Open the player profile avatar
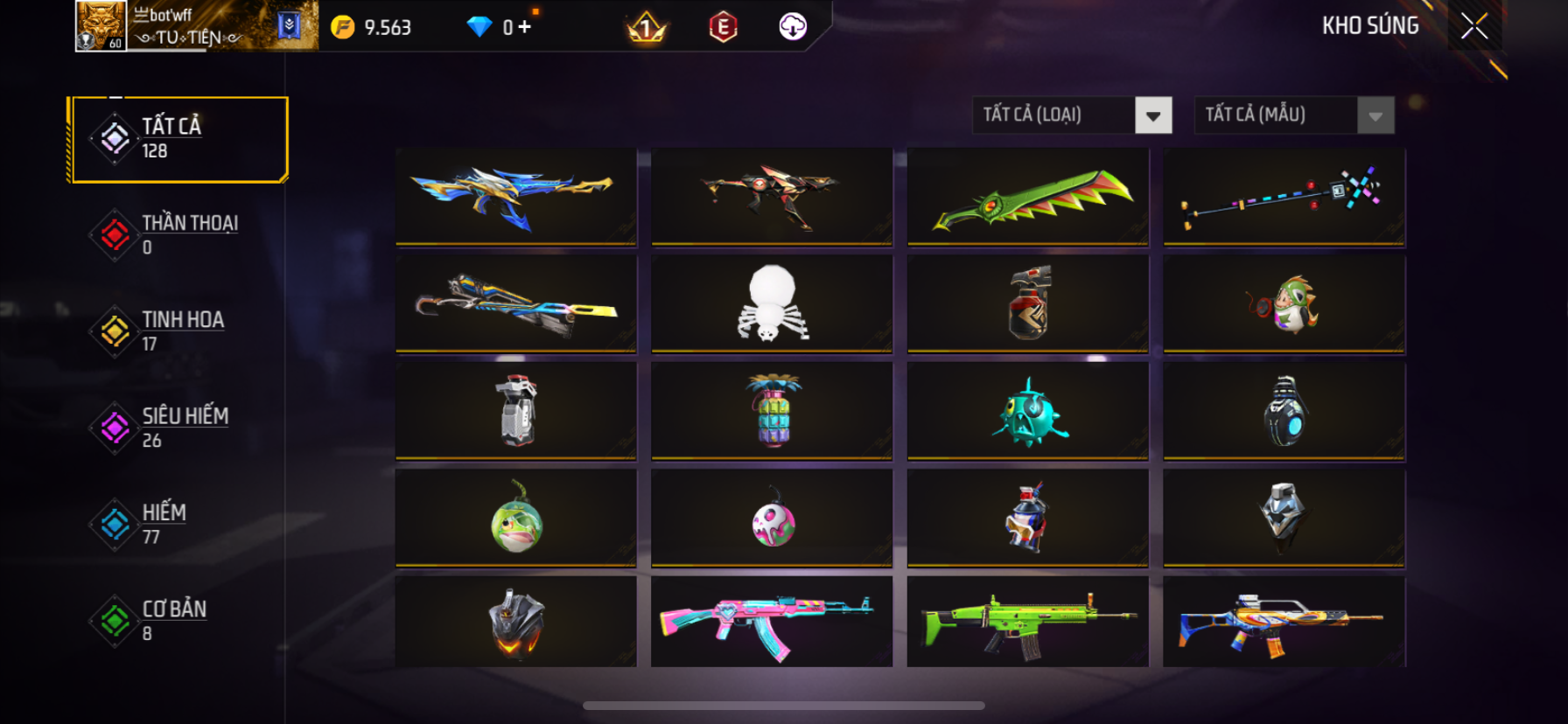1568x724 pixels. [x=101, y=26]
